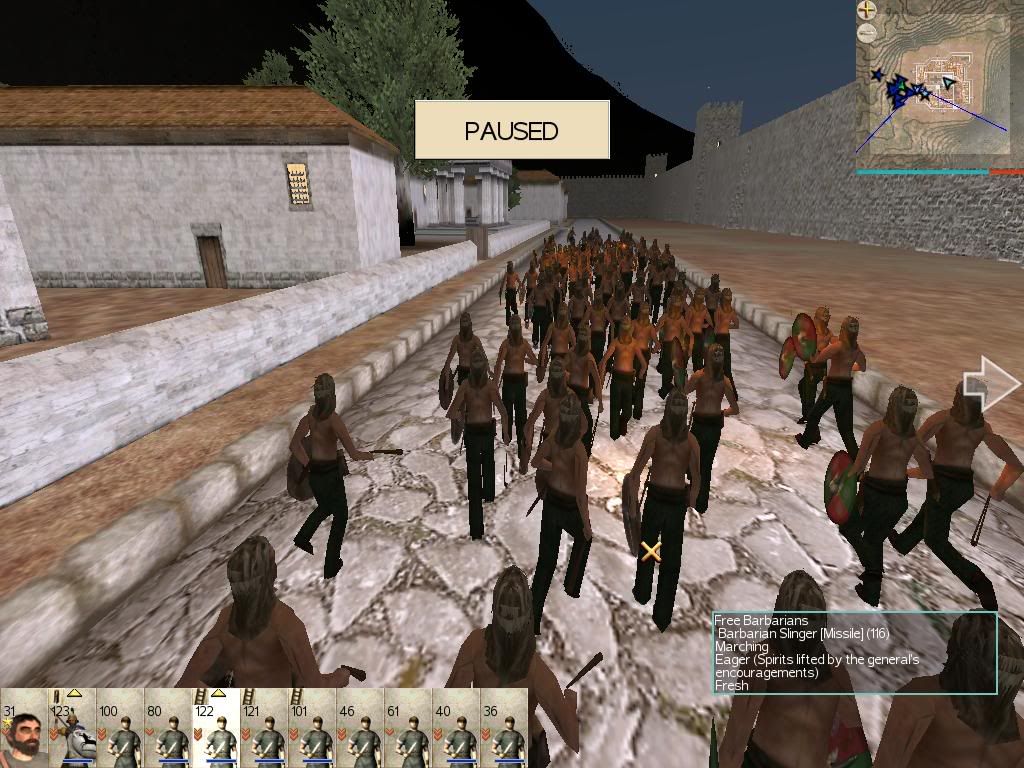
Task: Select the unit card with 46 soldiers
Action: click(x=360, y=728)
